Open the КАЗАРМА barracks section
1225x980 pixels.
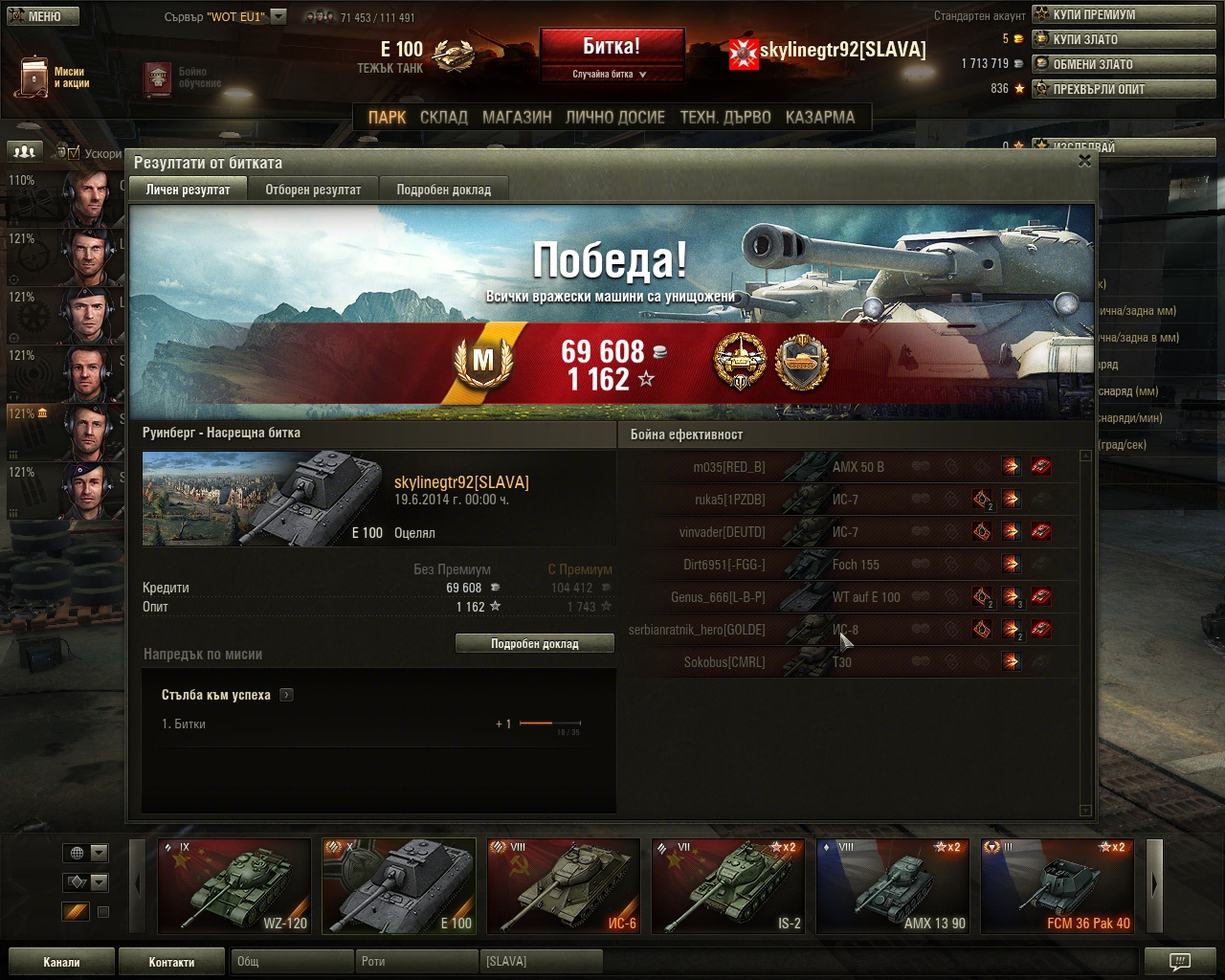coord(820,117)
